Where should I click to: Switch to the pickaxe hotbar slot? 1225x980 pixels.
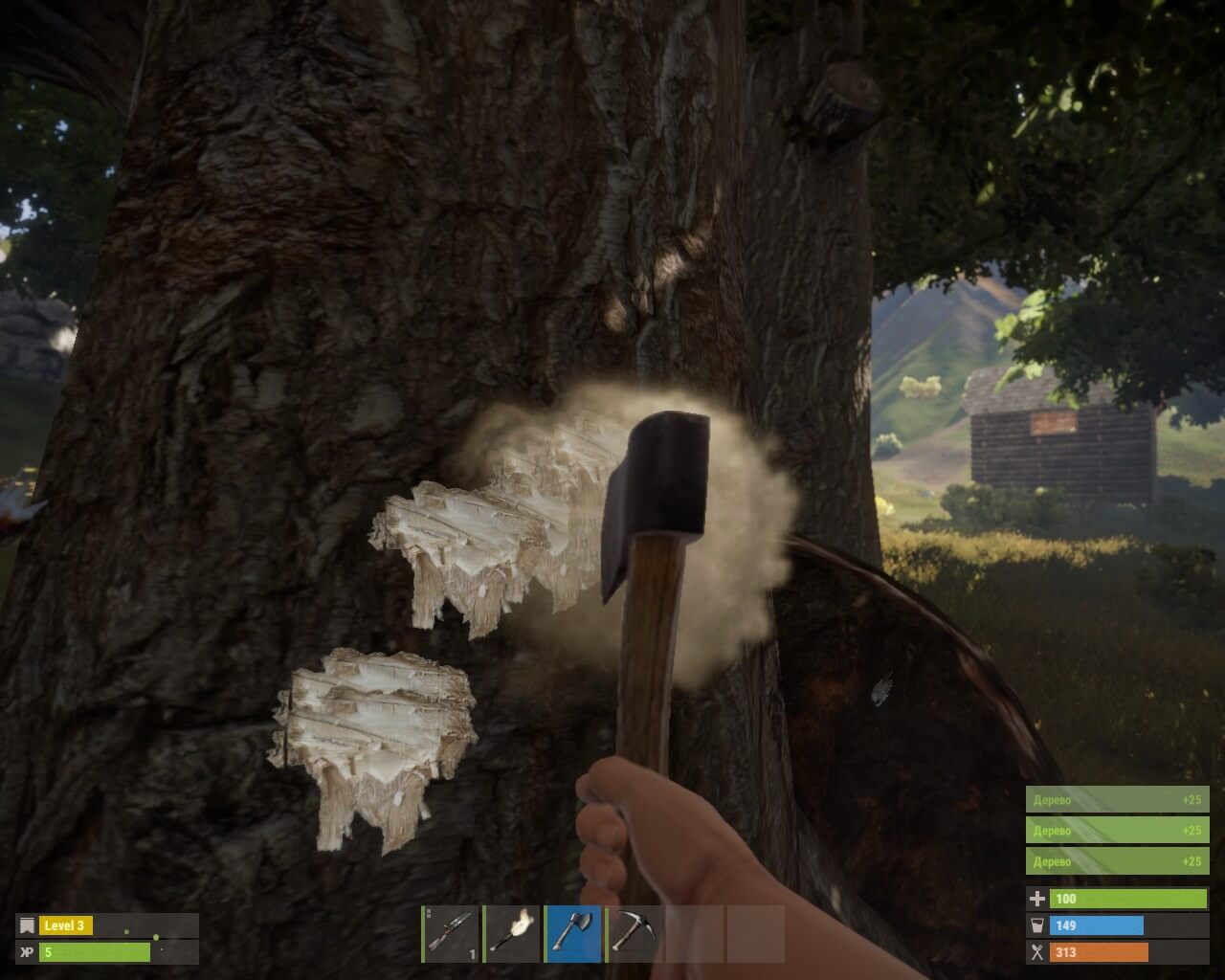click(634, 933)
